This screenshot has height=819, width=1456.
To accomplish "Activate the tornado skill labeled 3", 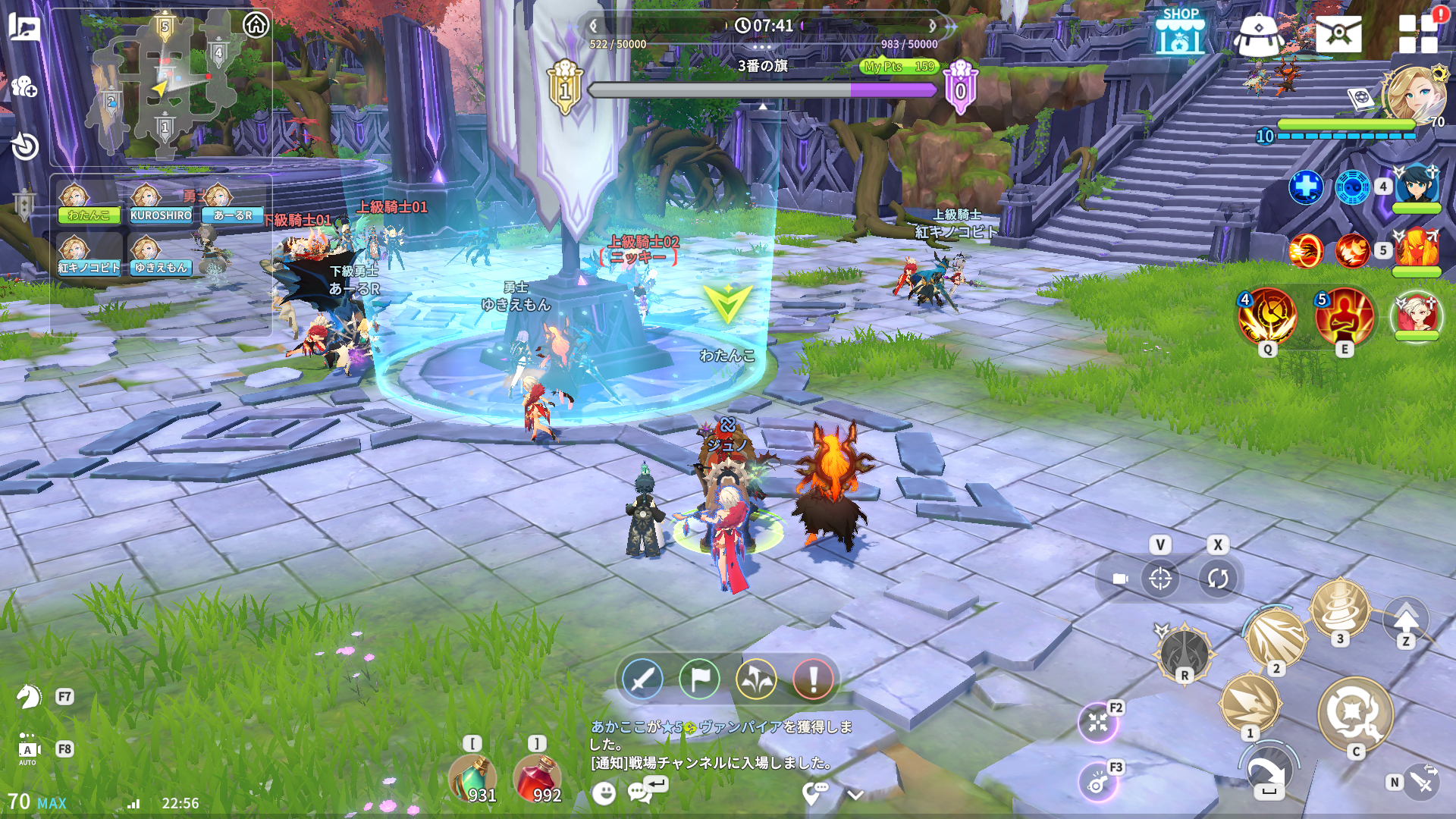I will point(1340,608).
